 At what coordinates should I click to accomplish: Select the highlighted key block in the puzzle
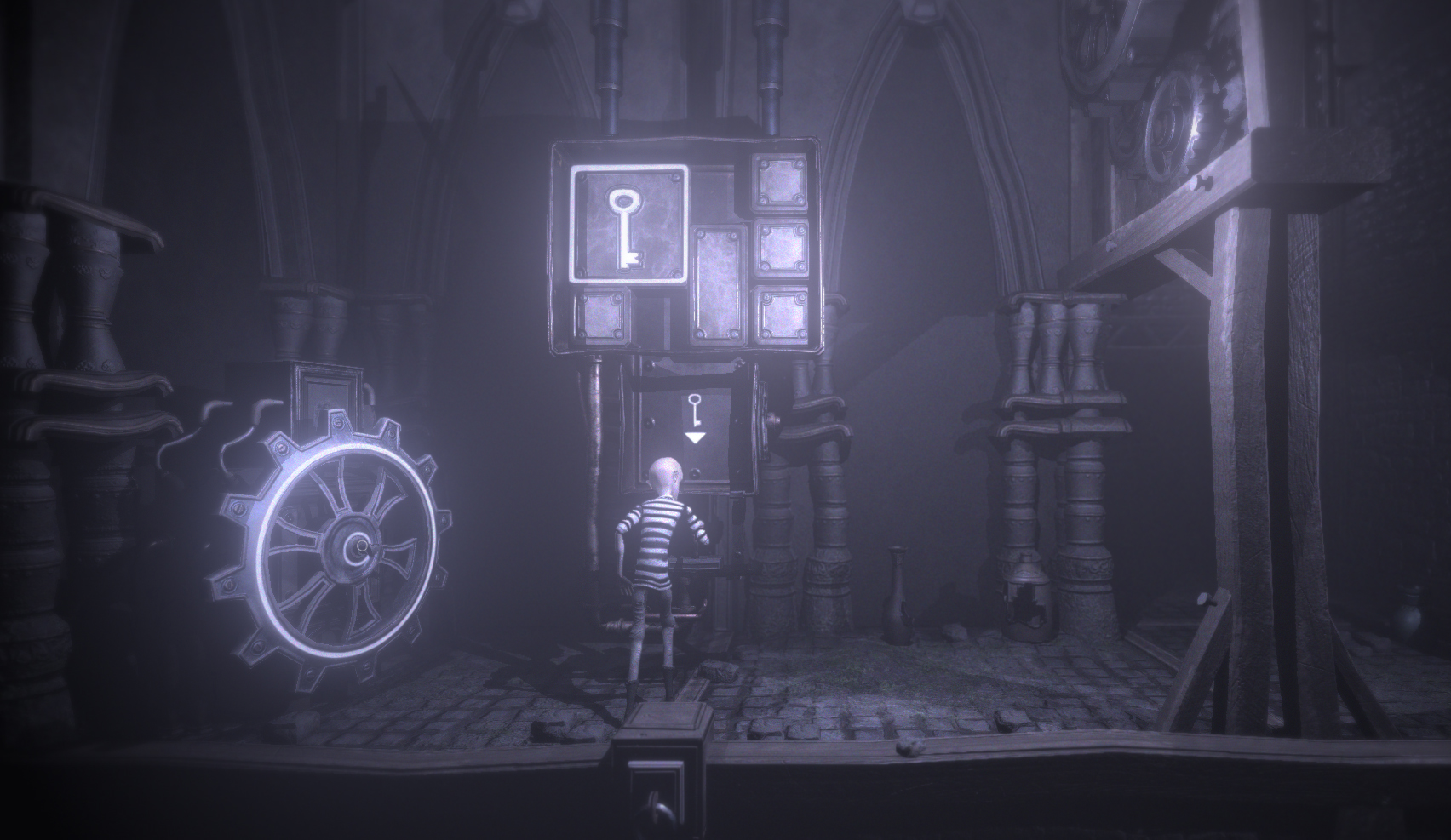pyautogui.click(x=629, y=223)
